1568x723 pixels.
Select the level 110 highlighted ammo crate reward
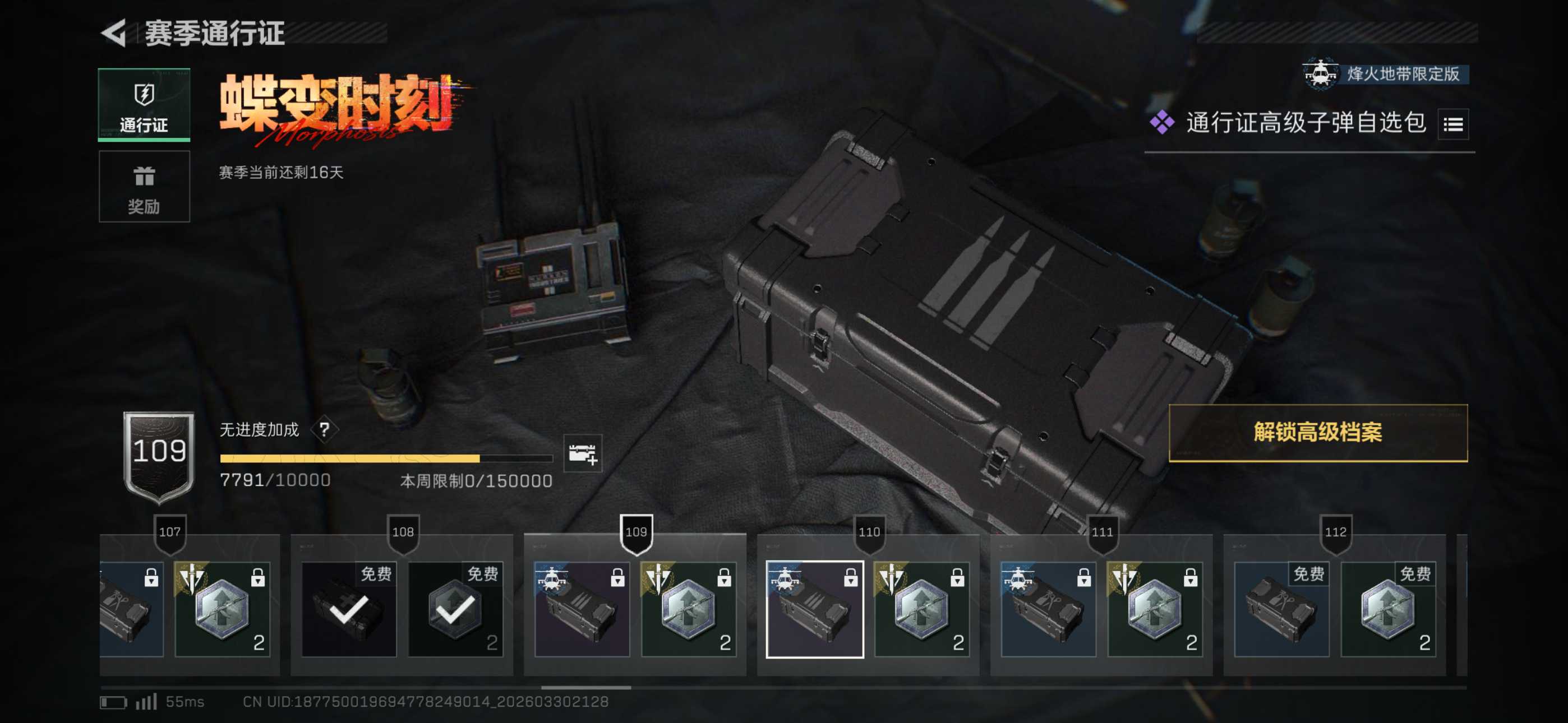pos(814,609)
